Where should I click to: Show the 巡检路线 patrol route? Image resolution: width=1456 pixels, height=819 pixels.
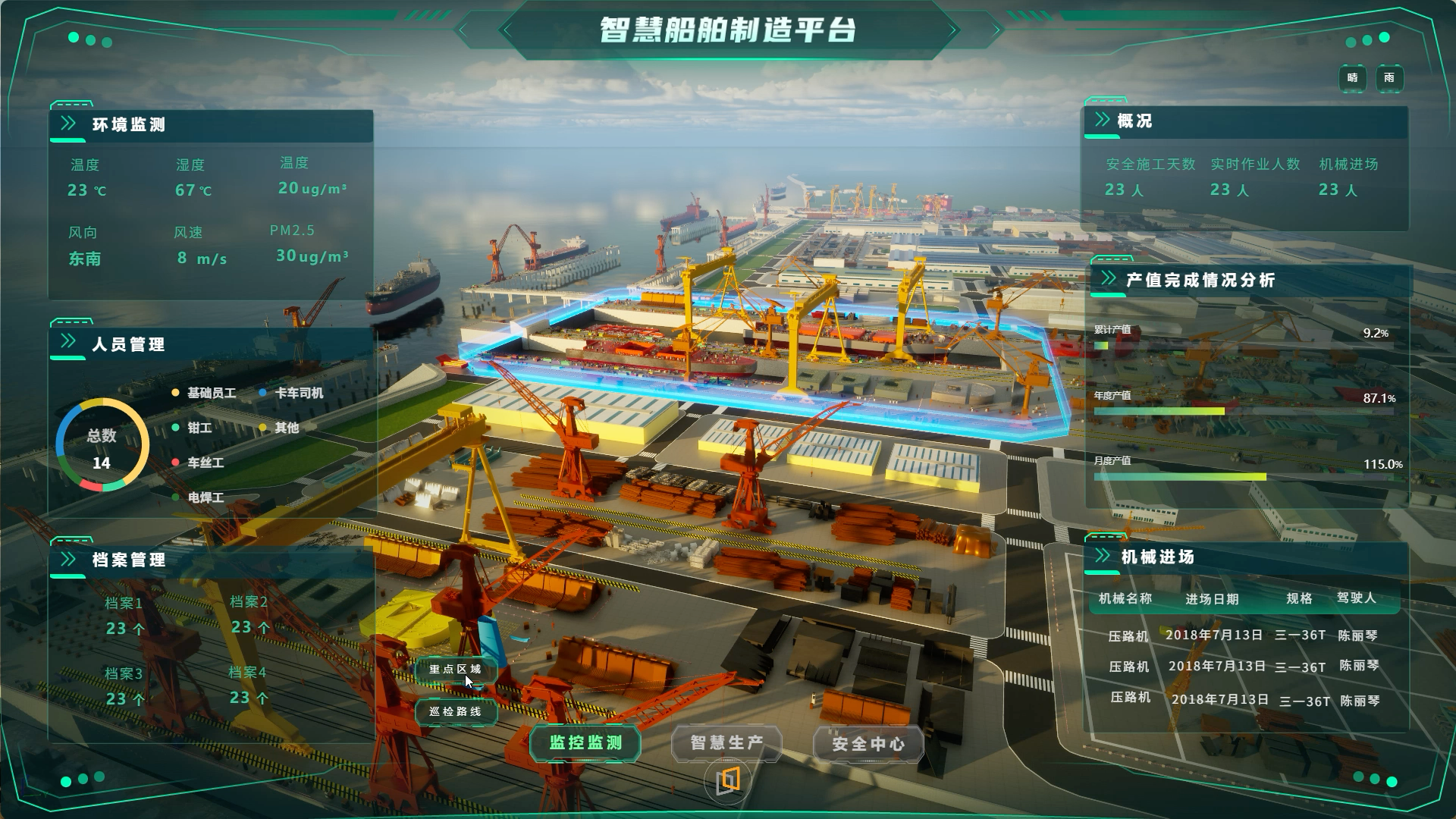[456, 712]
